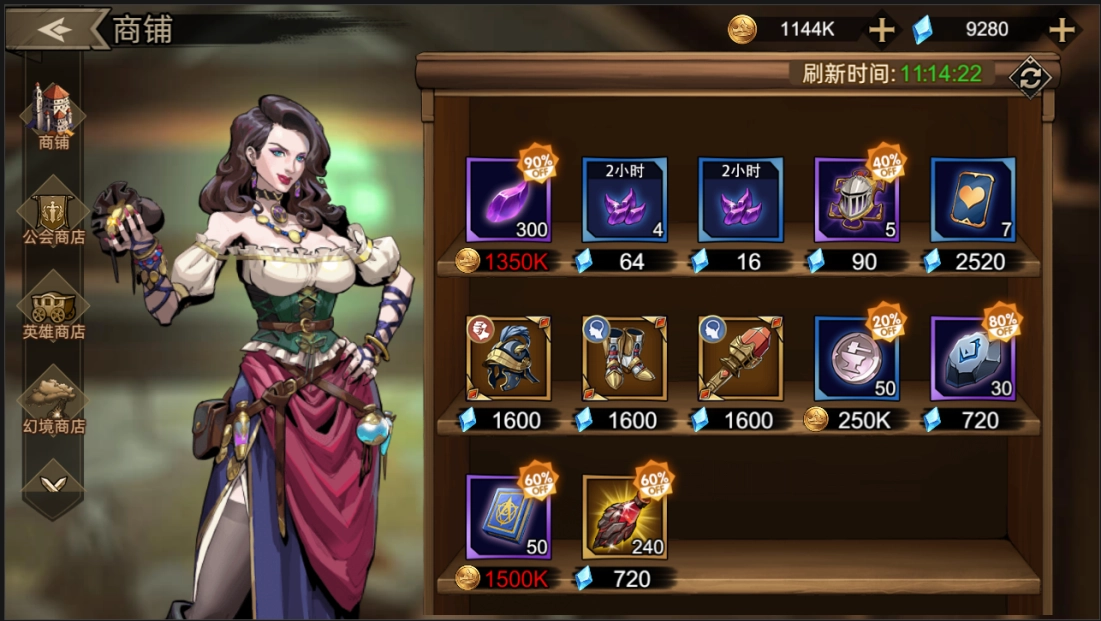Image resolution: width=1101 pixels, height=621 pixels.
Task: Open the 公会商店 guild shop tab
Action: tap(54, 212)
